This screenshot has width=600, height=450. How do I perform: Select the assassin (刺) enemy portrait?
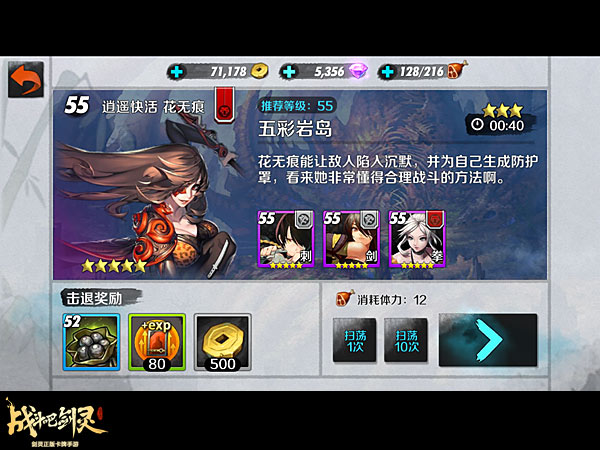click(x=283, y=240)
